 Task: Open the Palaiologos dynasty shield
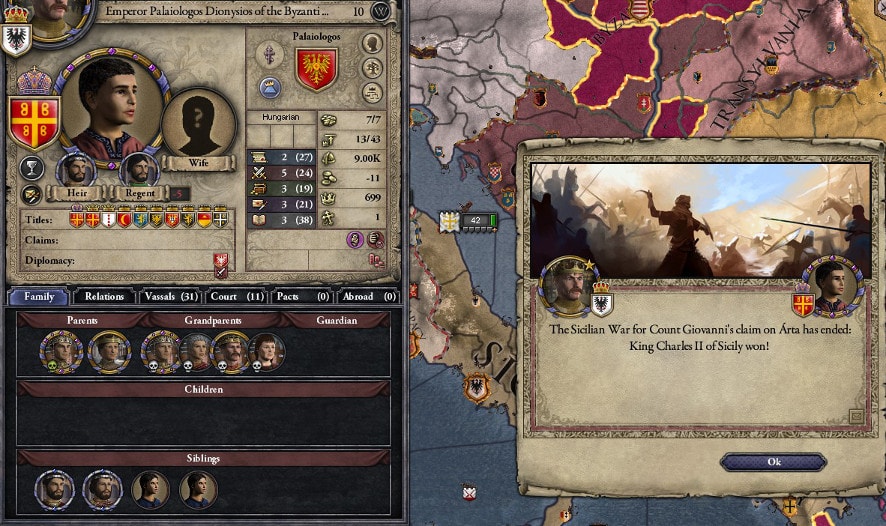316,69
